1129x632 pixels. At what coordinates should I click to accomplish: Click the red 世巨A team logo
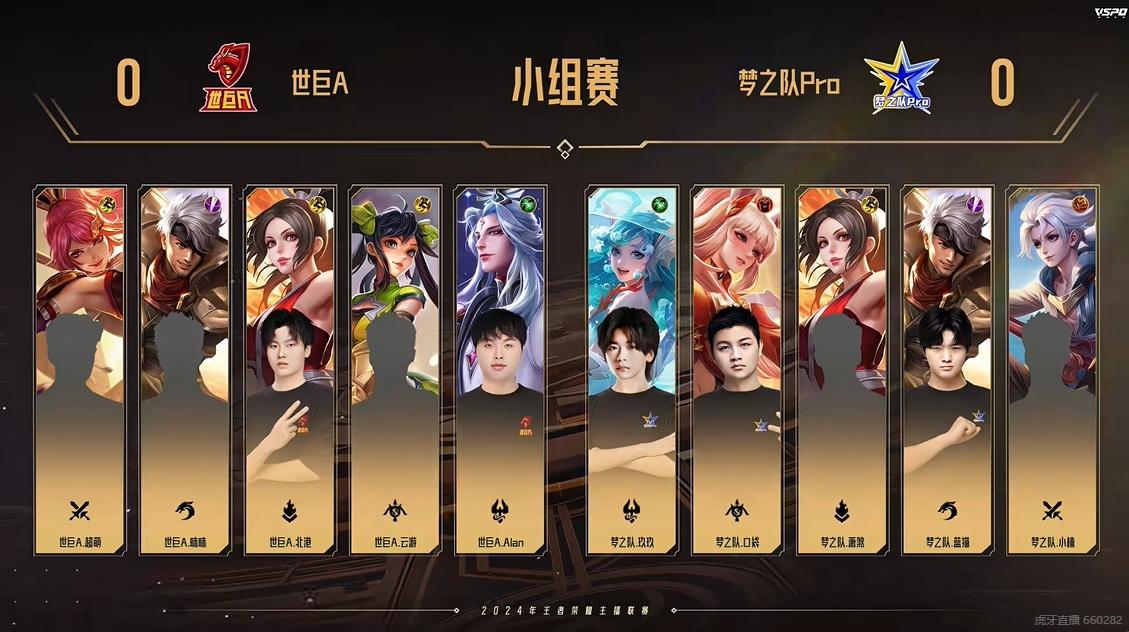pos(227,79)
